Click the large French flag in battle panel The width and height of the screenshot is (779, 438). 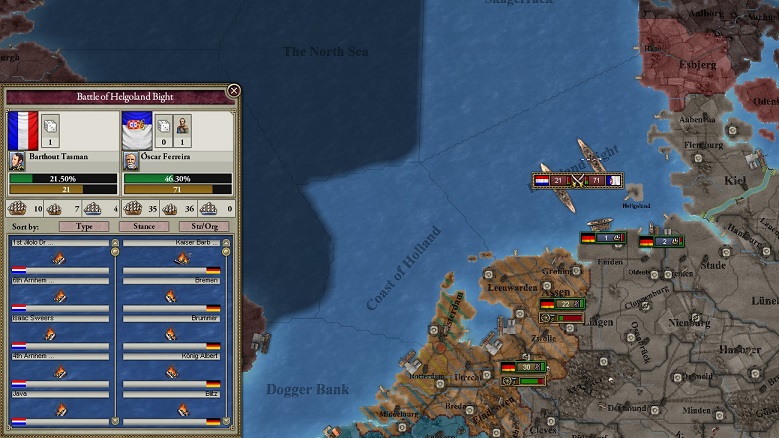22,128
